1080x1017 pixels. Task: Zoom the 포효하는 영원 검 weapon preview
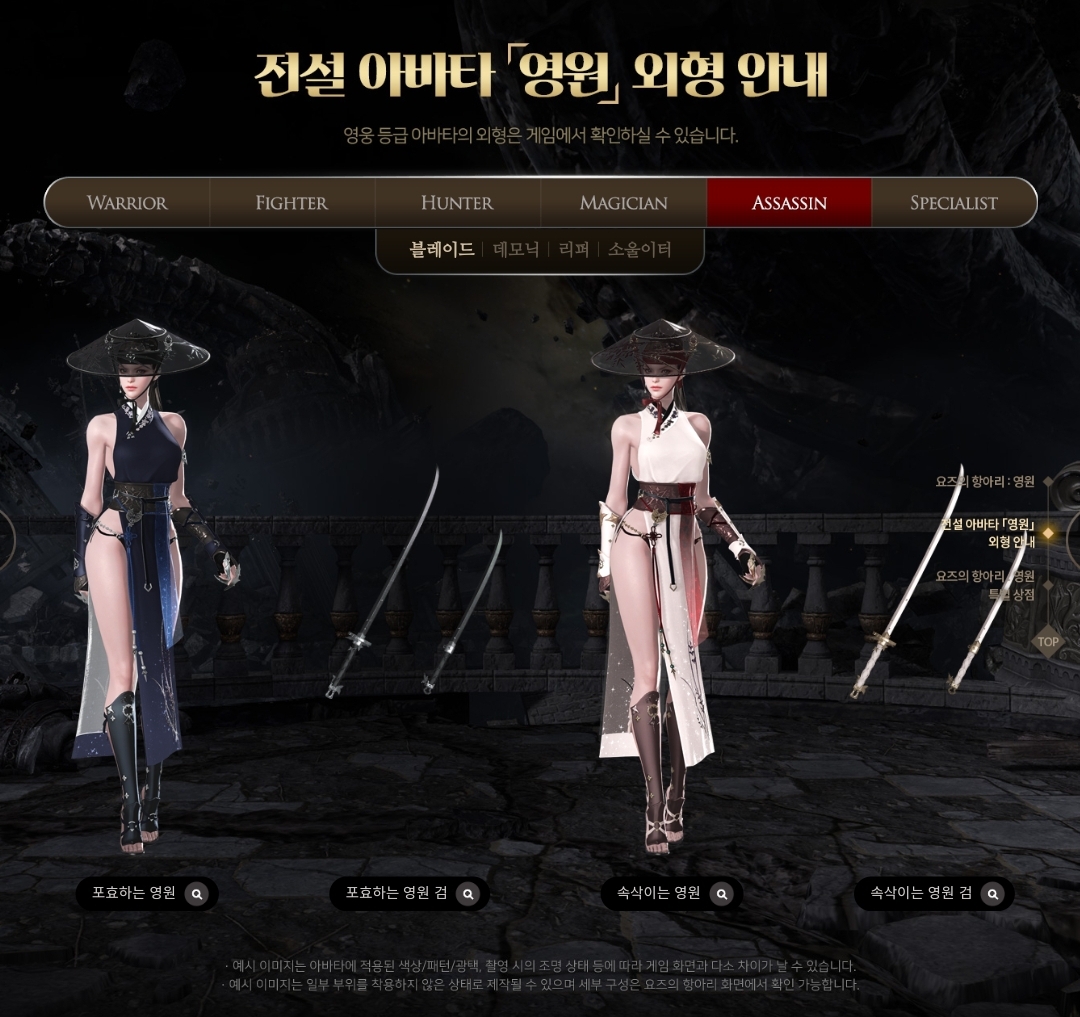tap(468, 894)
